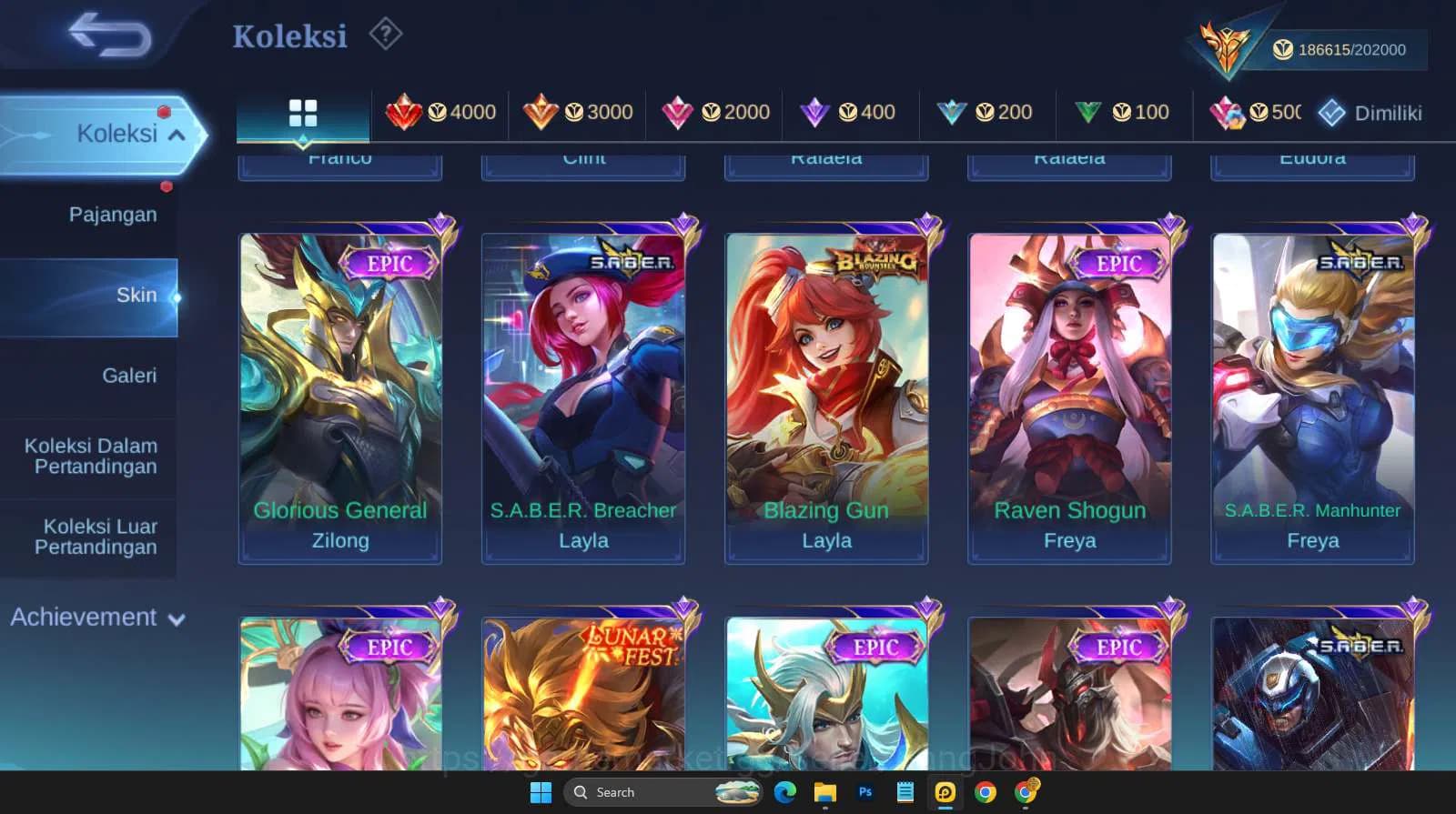Expand the Achievement section

[x=96, y=617]
